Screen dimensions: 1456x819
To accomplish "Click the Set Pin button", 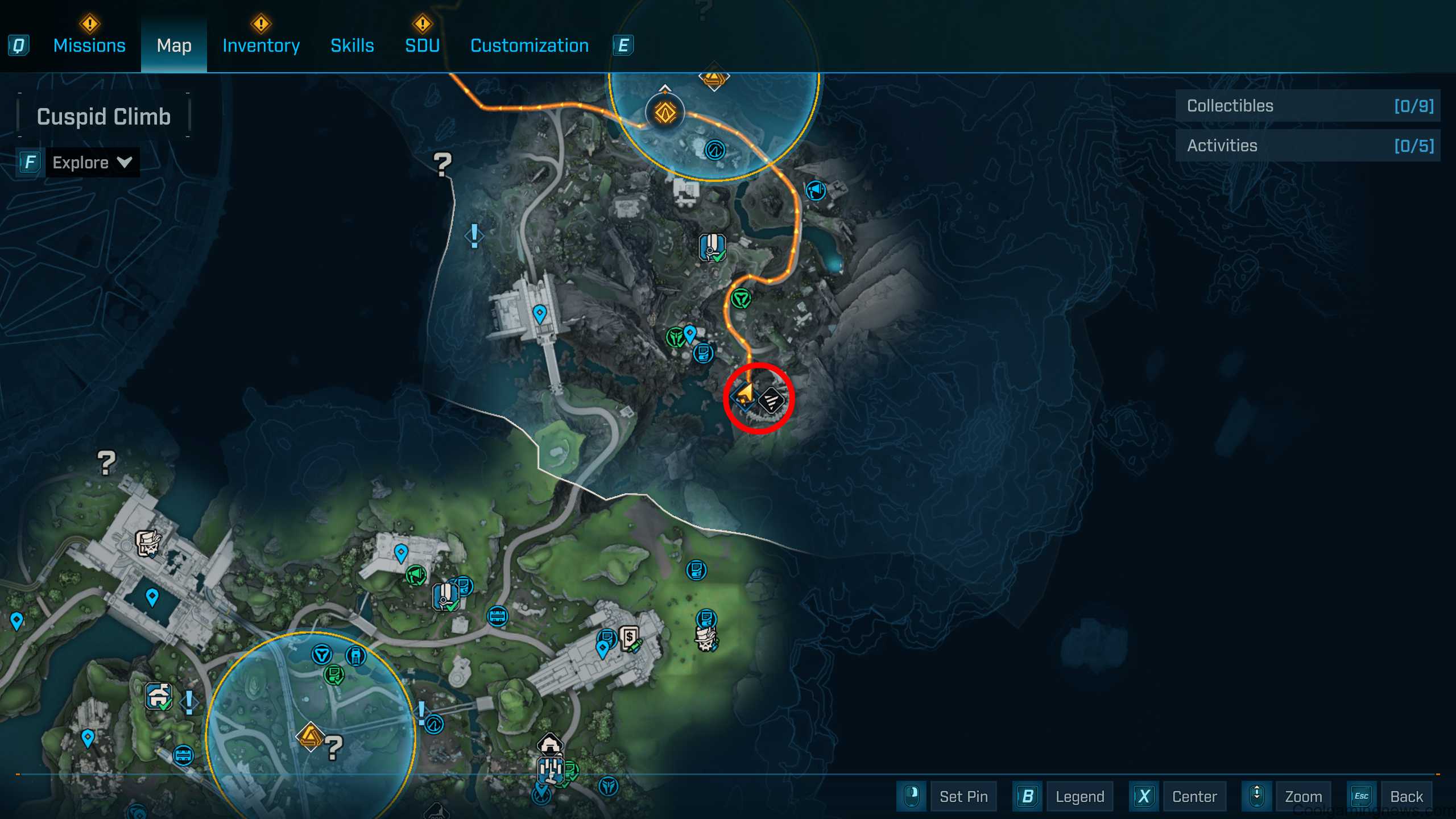I will 963,796.
